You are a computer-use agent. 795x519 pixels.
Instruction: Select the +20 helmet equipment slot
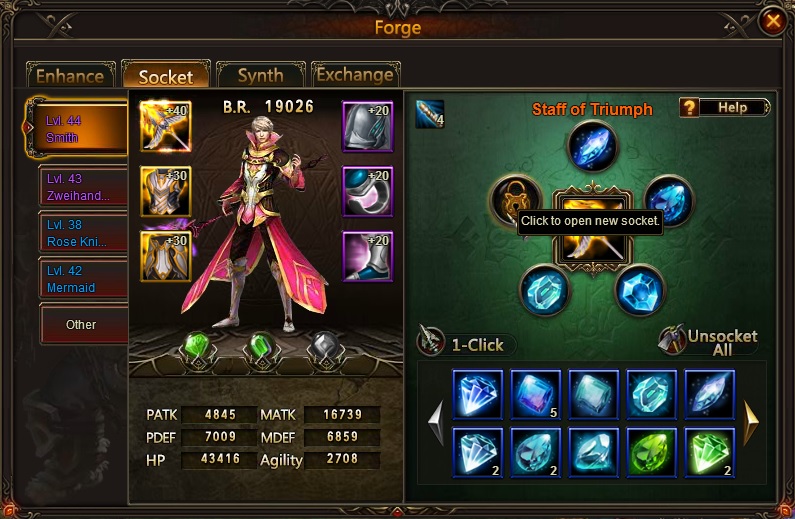(x=368, y=126)
